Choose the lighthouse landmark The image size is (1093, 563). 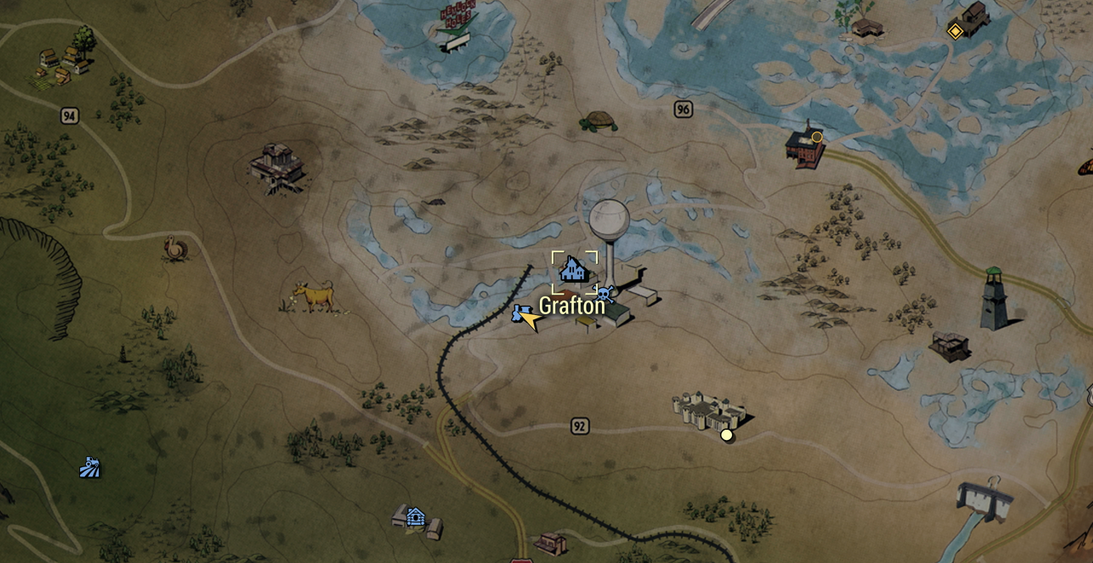point(993,299)
